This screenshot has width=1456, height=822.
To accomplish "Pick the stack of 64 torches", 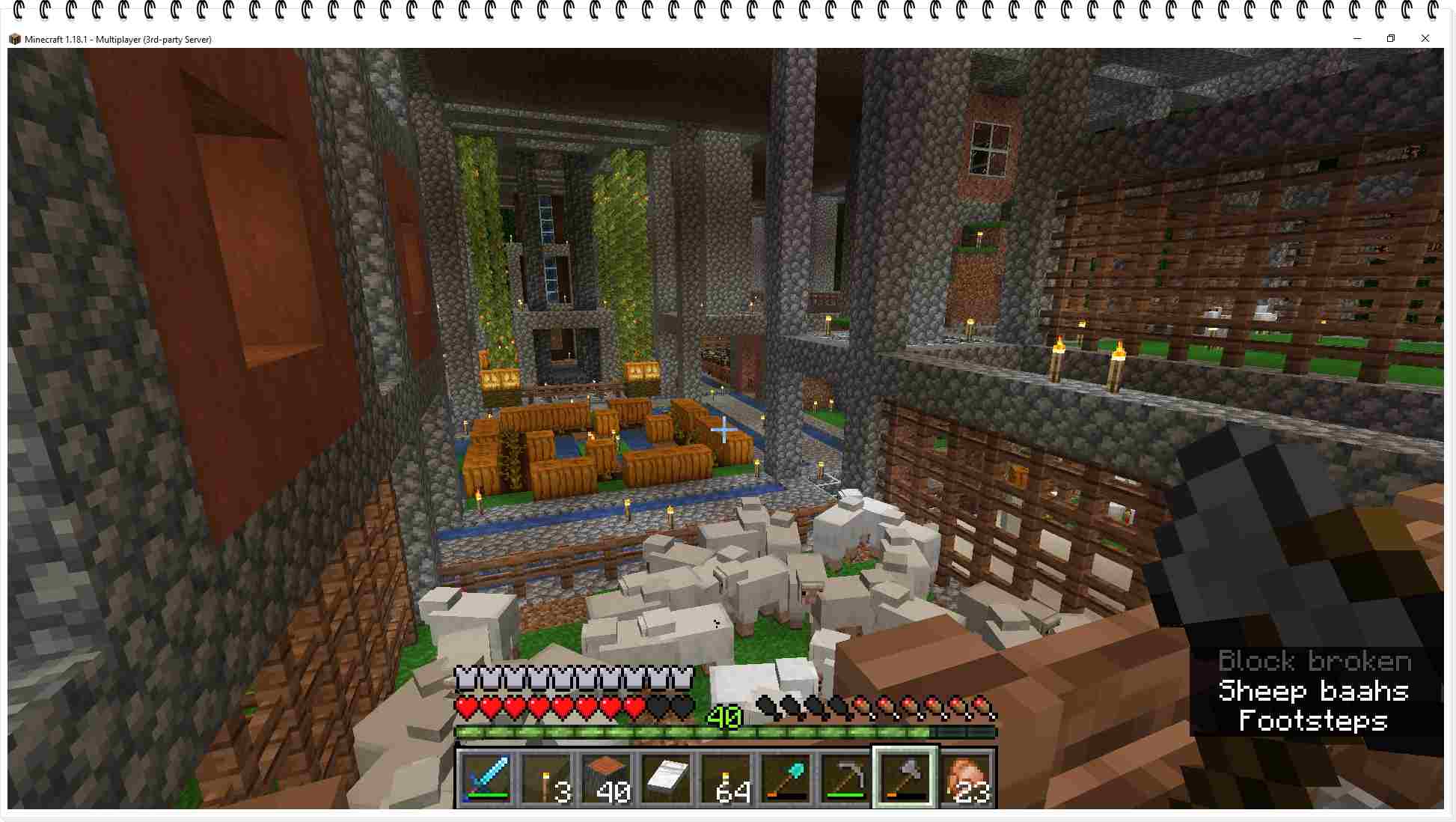I will coord(726,778).
